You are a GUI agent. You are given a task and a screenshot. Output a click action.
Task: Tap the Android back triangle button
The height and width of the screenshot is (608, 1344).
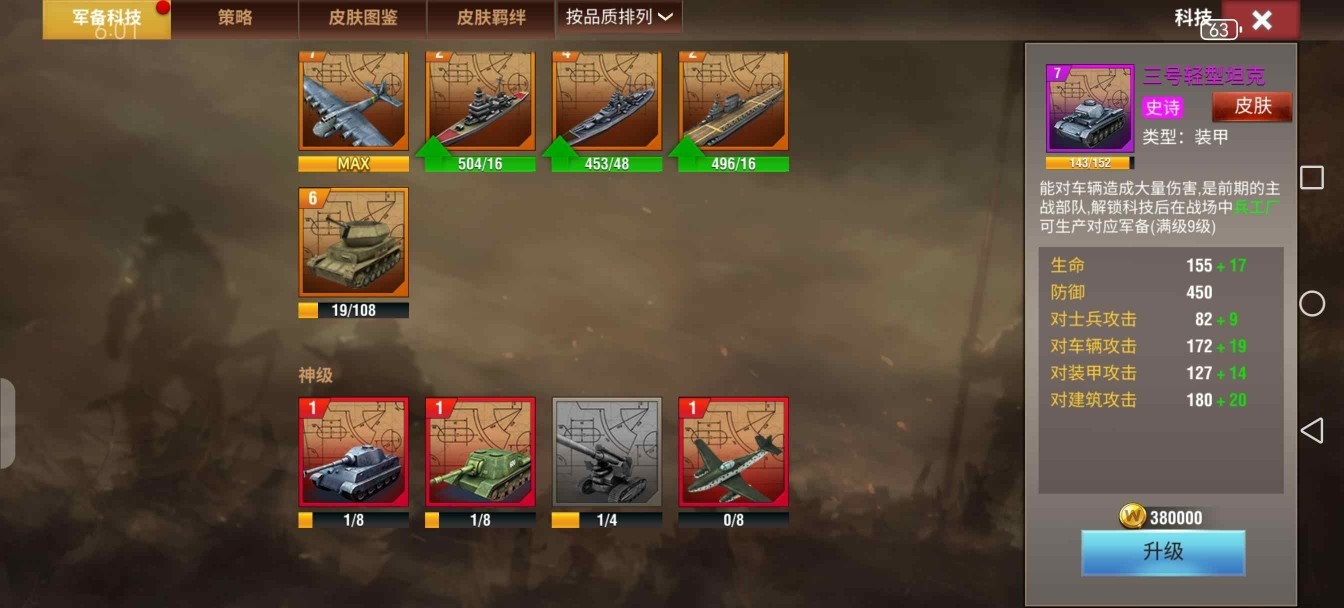1311,431
